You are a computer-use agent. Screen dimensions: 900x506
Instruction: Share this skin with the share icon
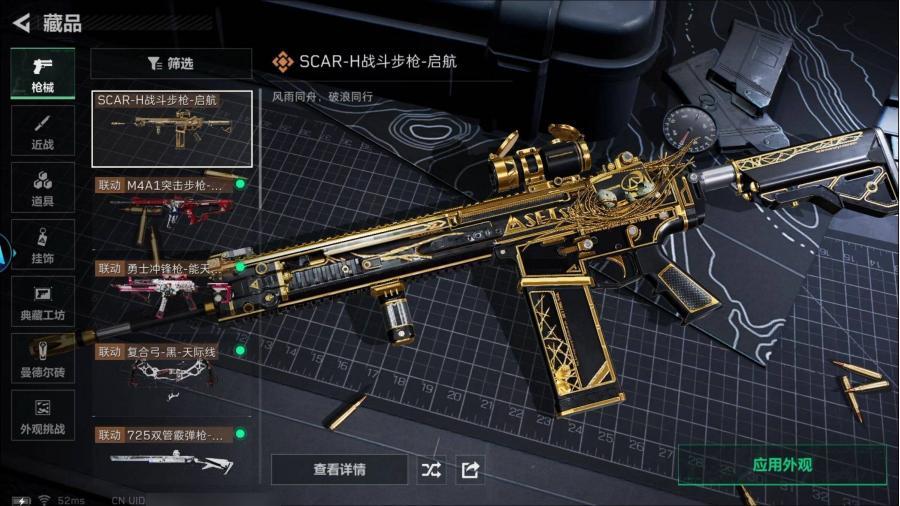(470, 469)
